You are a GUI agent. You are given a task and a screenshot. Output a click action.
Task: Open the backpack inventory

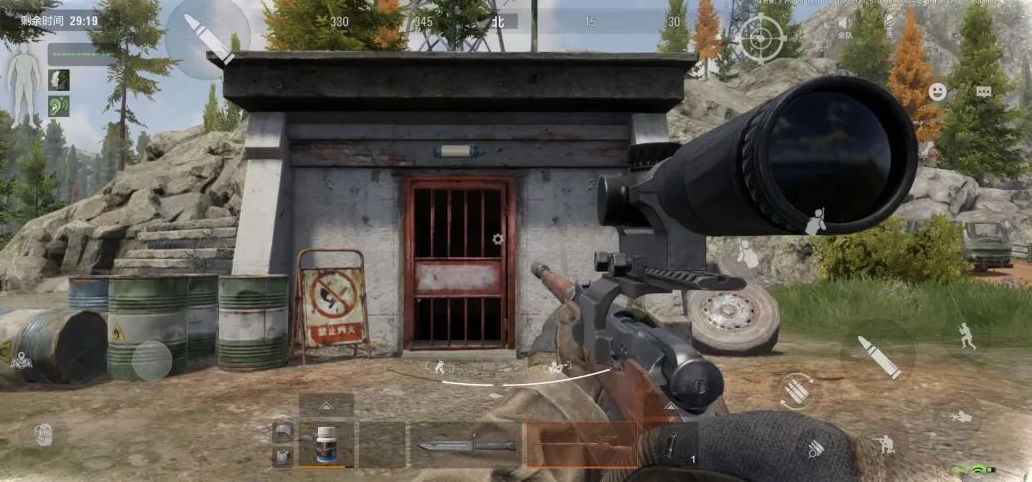(42, 434)
